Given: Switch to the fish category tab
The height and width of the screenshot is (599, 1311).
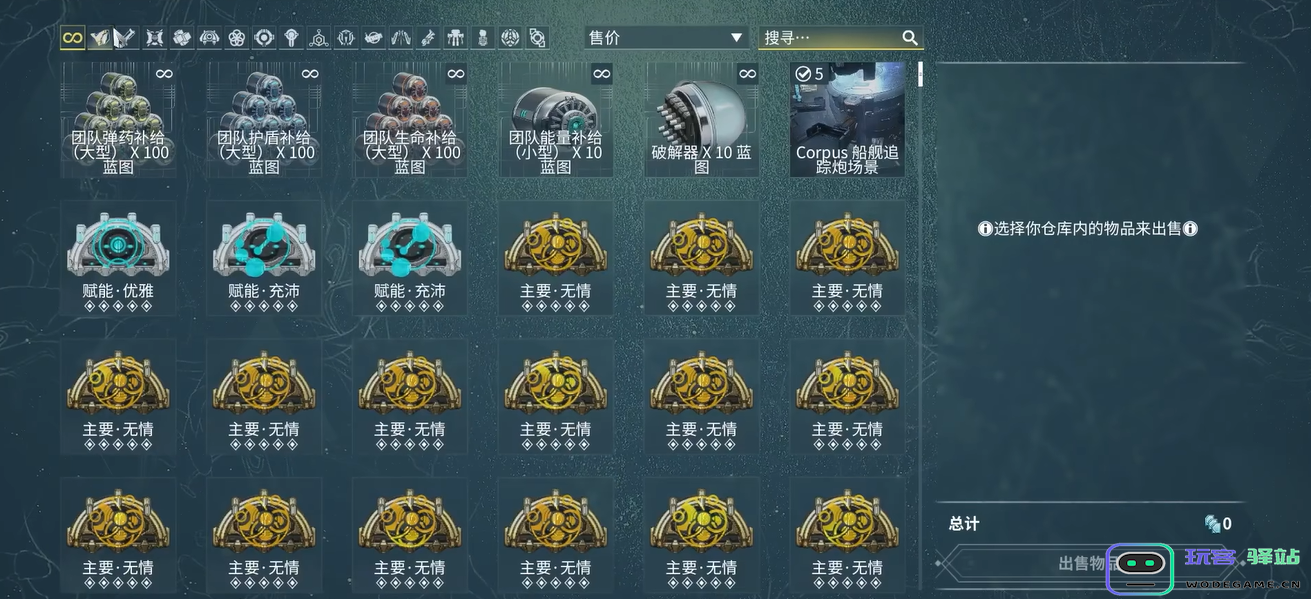Looking at the screenshot, I should (373, 38).
